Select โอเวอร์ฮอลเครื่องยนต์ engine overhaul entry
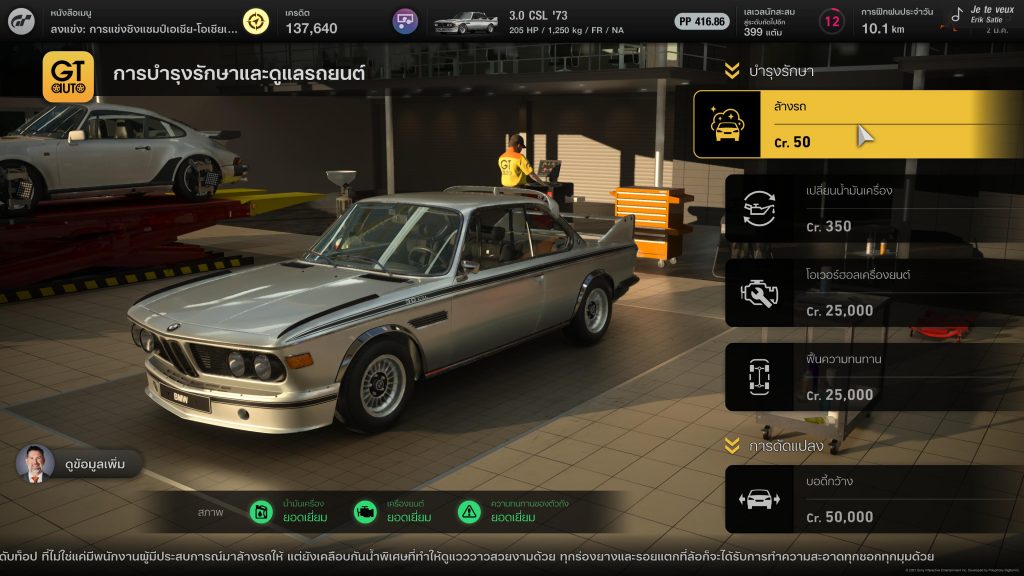 pos(858,293)
